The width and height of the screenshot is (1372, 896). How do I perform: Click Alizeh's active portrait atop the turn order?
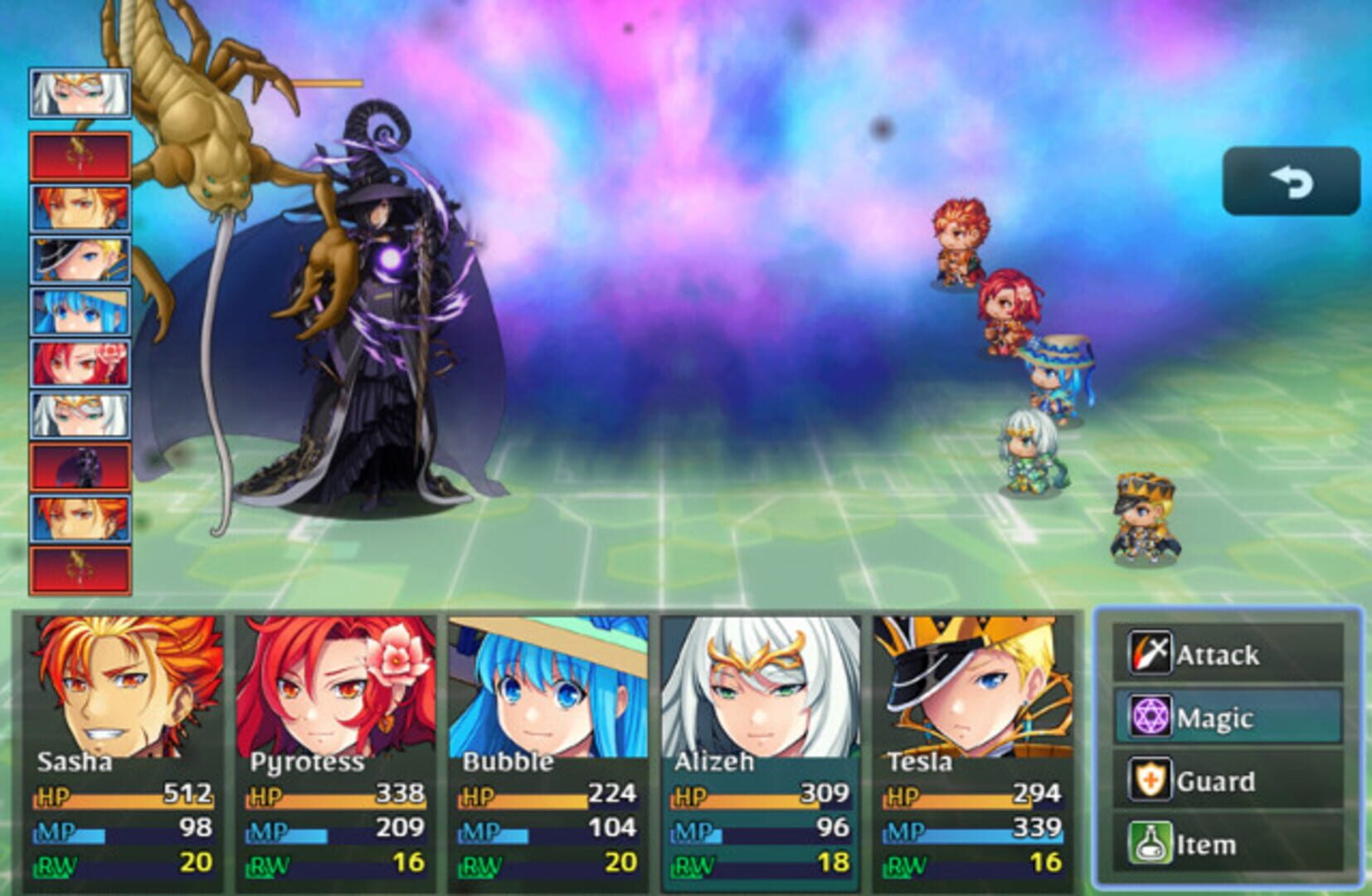[79, 91]
